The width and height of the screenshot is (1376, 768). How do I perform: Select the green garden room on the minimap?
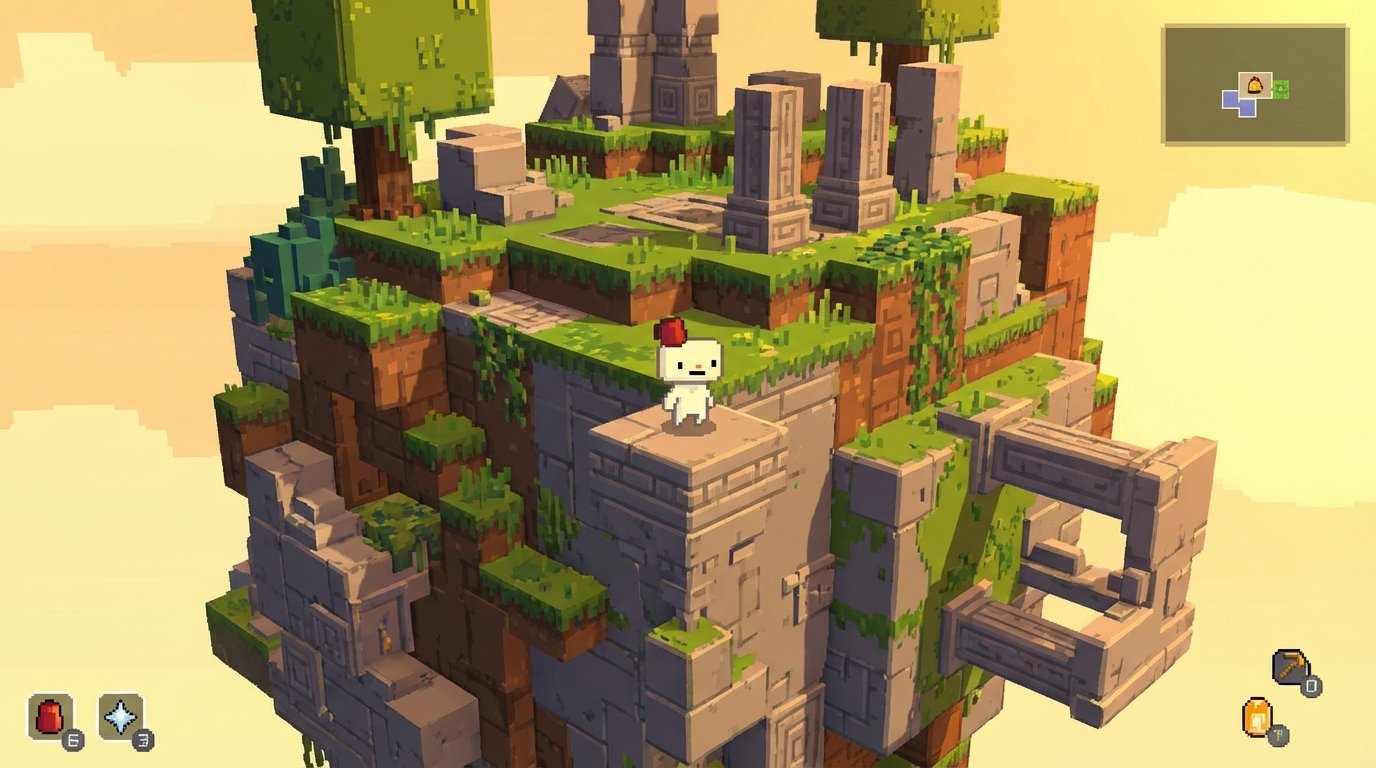(1281, 88)
